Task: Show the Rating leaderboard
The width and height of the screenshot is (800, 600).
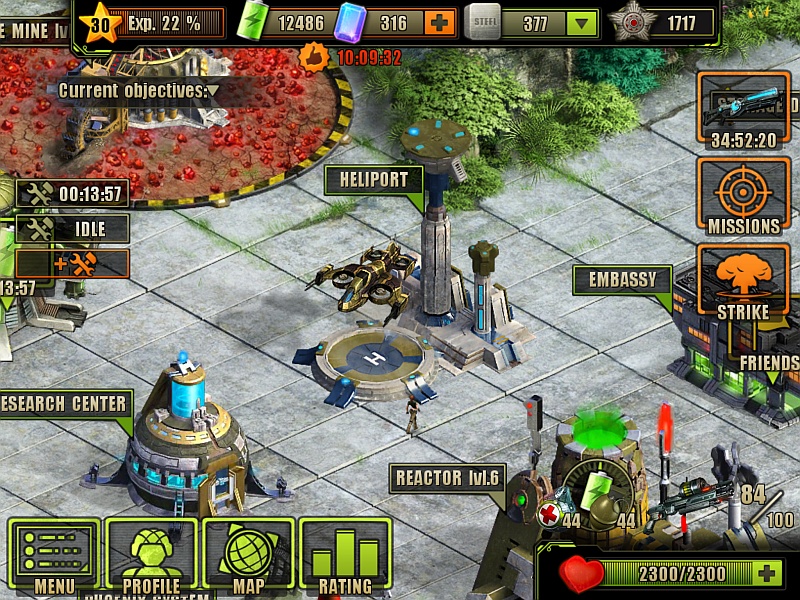Action: [x=345, y=556]
